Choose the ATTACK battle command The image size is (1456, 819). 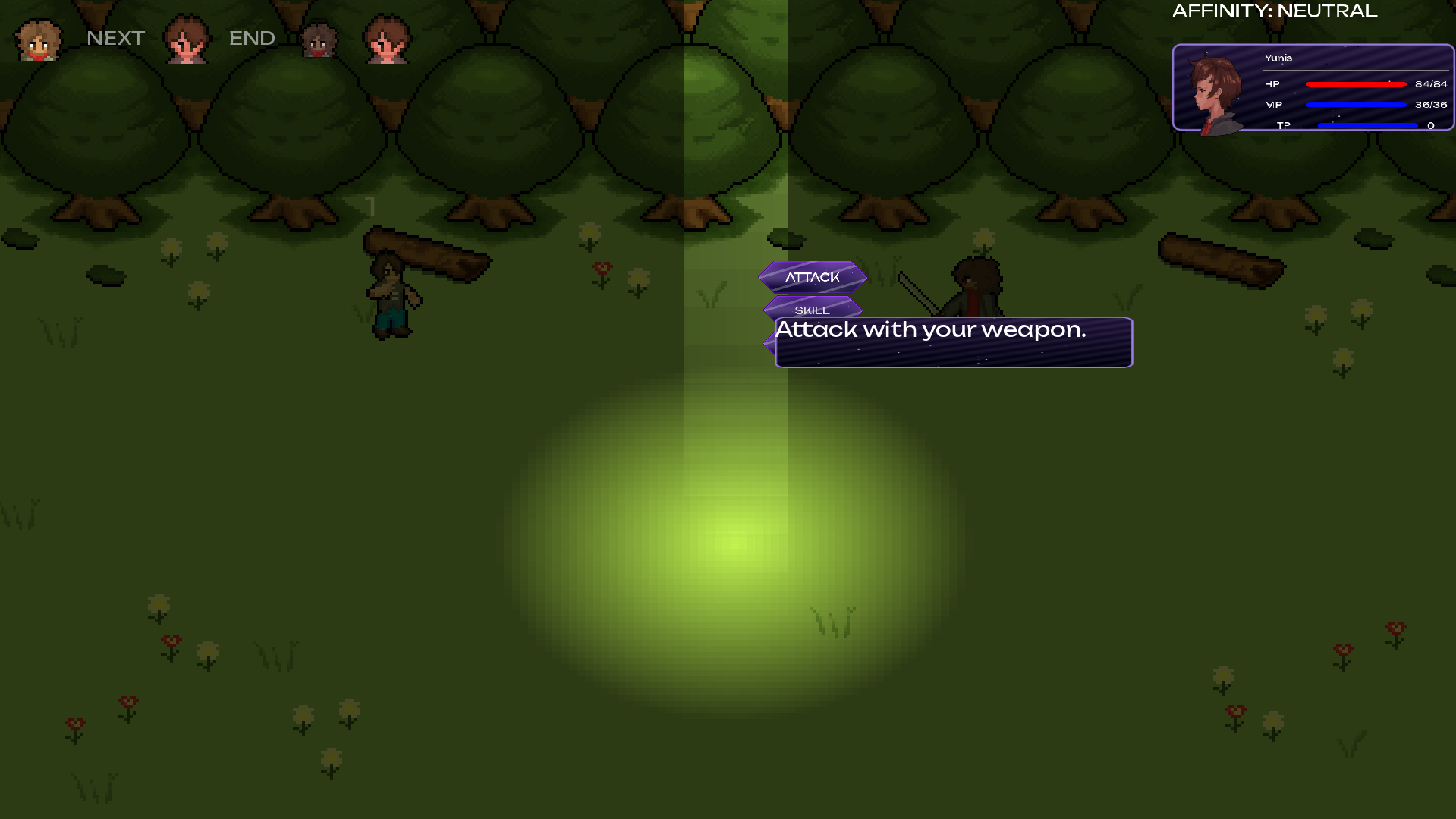(x=812, y=277)
